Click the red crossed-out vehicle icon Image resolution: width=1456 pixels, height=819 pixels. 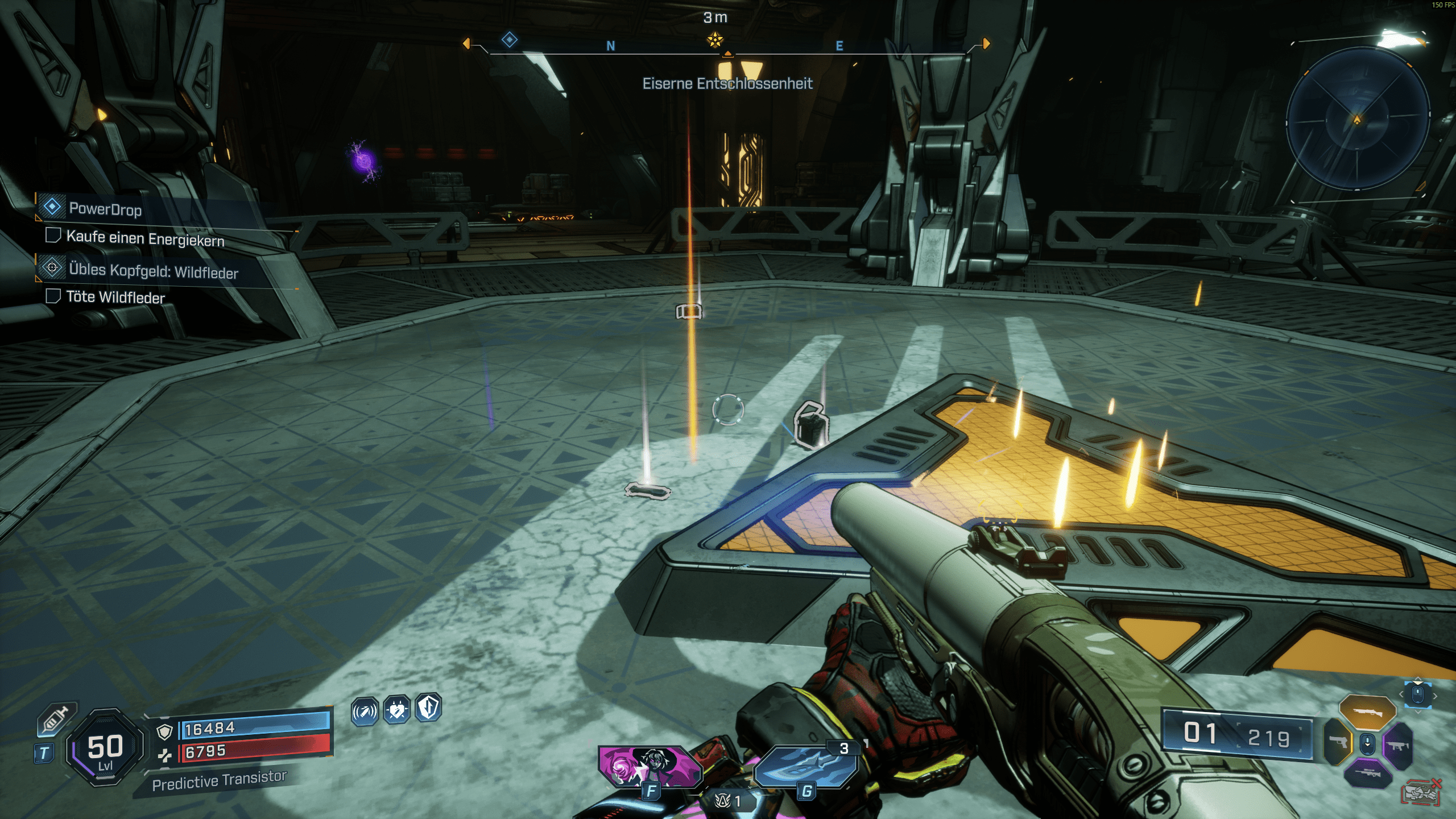point(1421,792)
